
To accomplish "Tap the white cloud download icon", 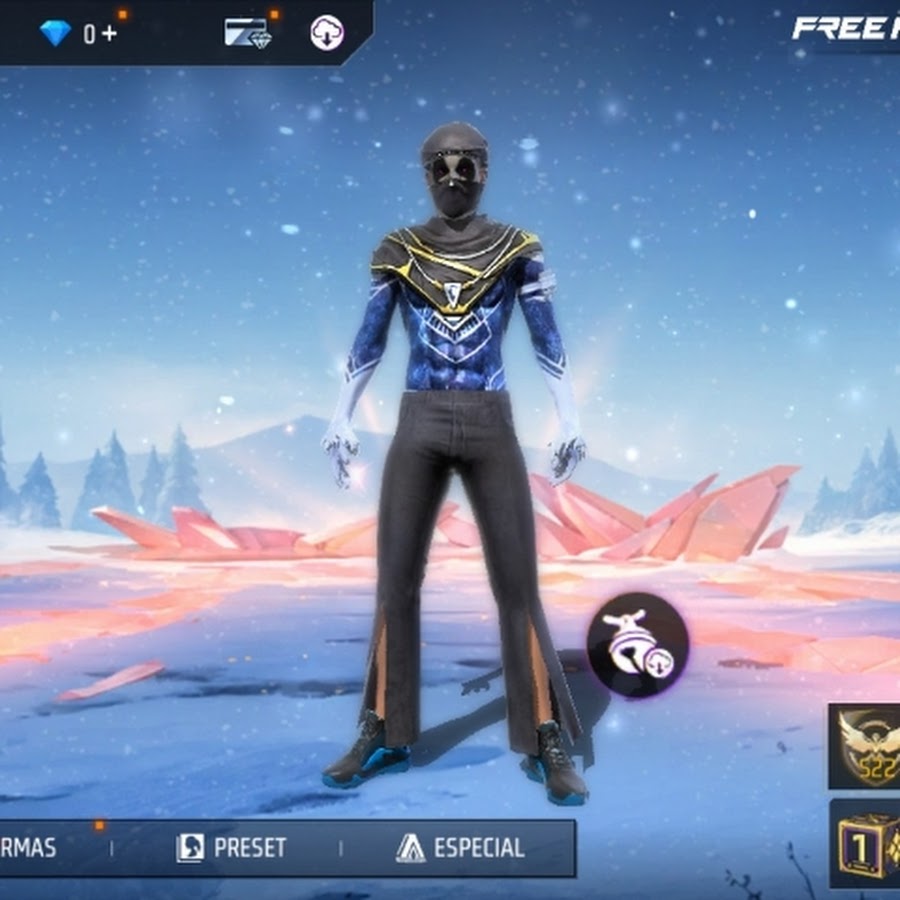I will (x=327, y=33).
